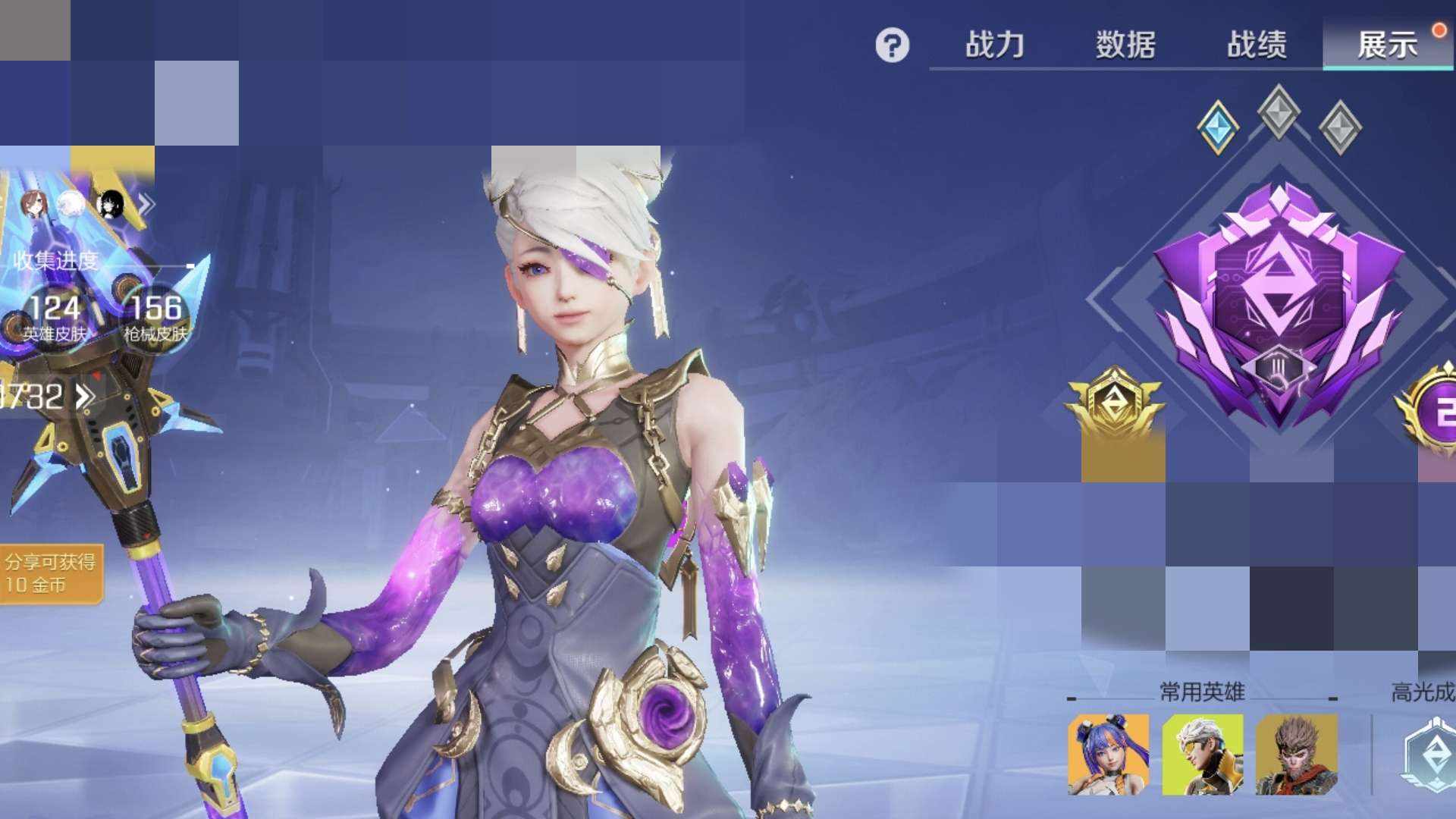
Task: Click the large purple rank badge
Action: click(1279, 303)
